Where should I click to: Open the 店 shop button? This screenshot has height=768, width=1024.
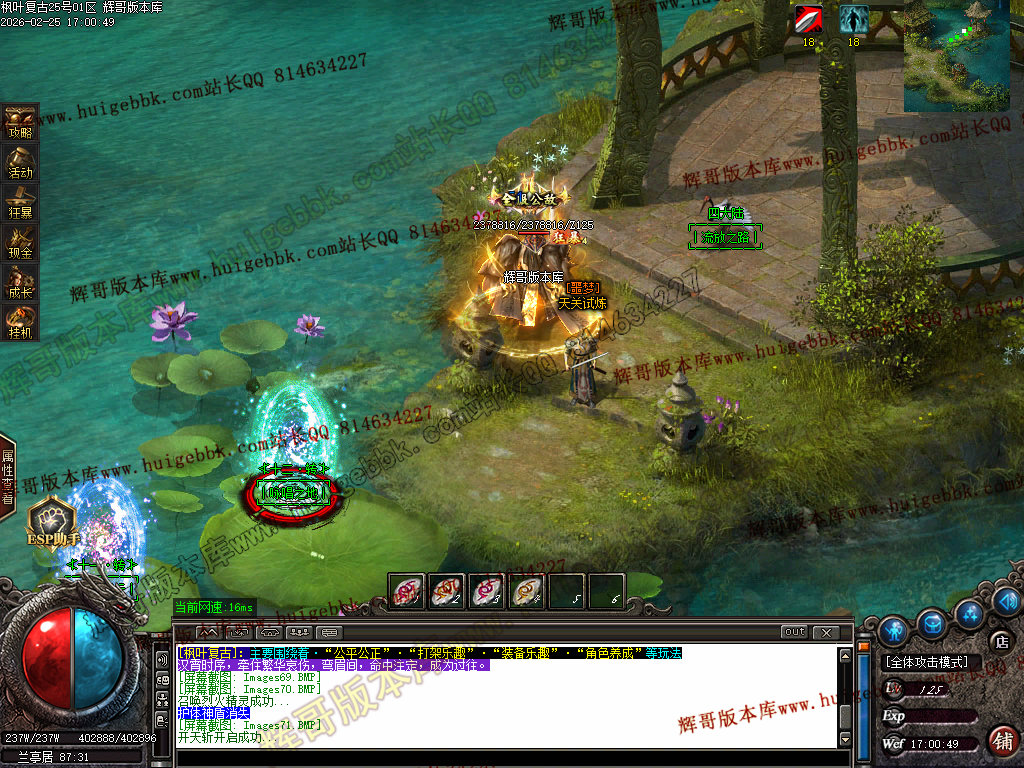coord(1000,641)
